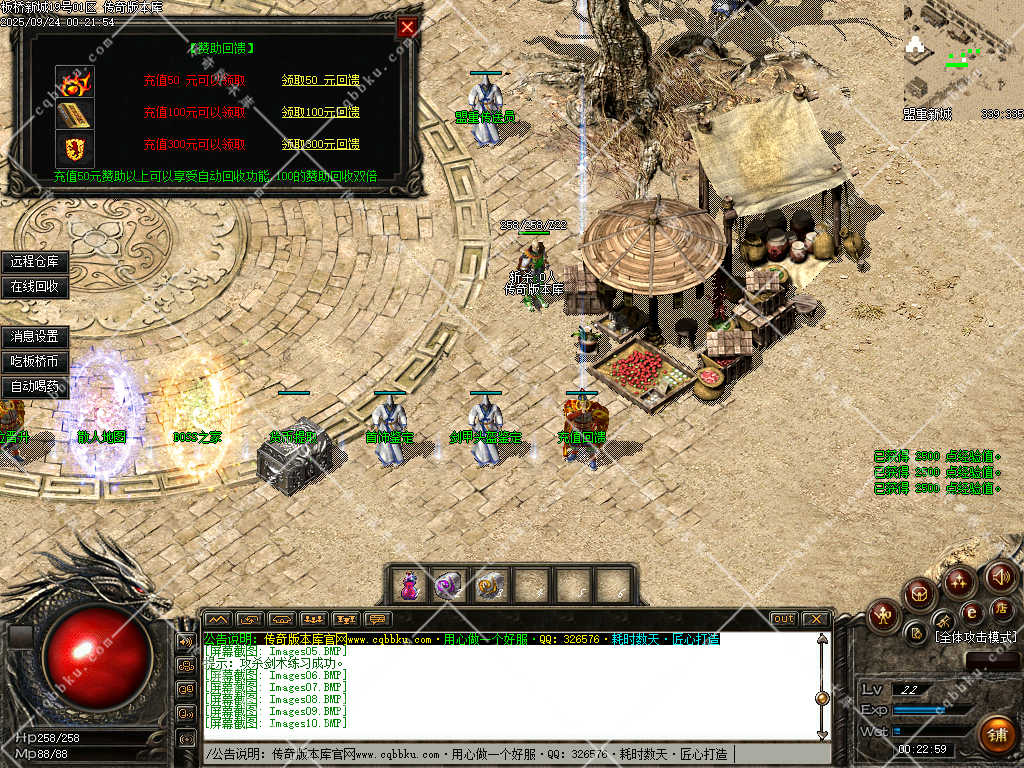The height and width of the screenshot is (768, 1024).
Task: Open the character panel round icon
Action: pyautogui.click(x=884, y=613)
